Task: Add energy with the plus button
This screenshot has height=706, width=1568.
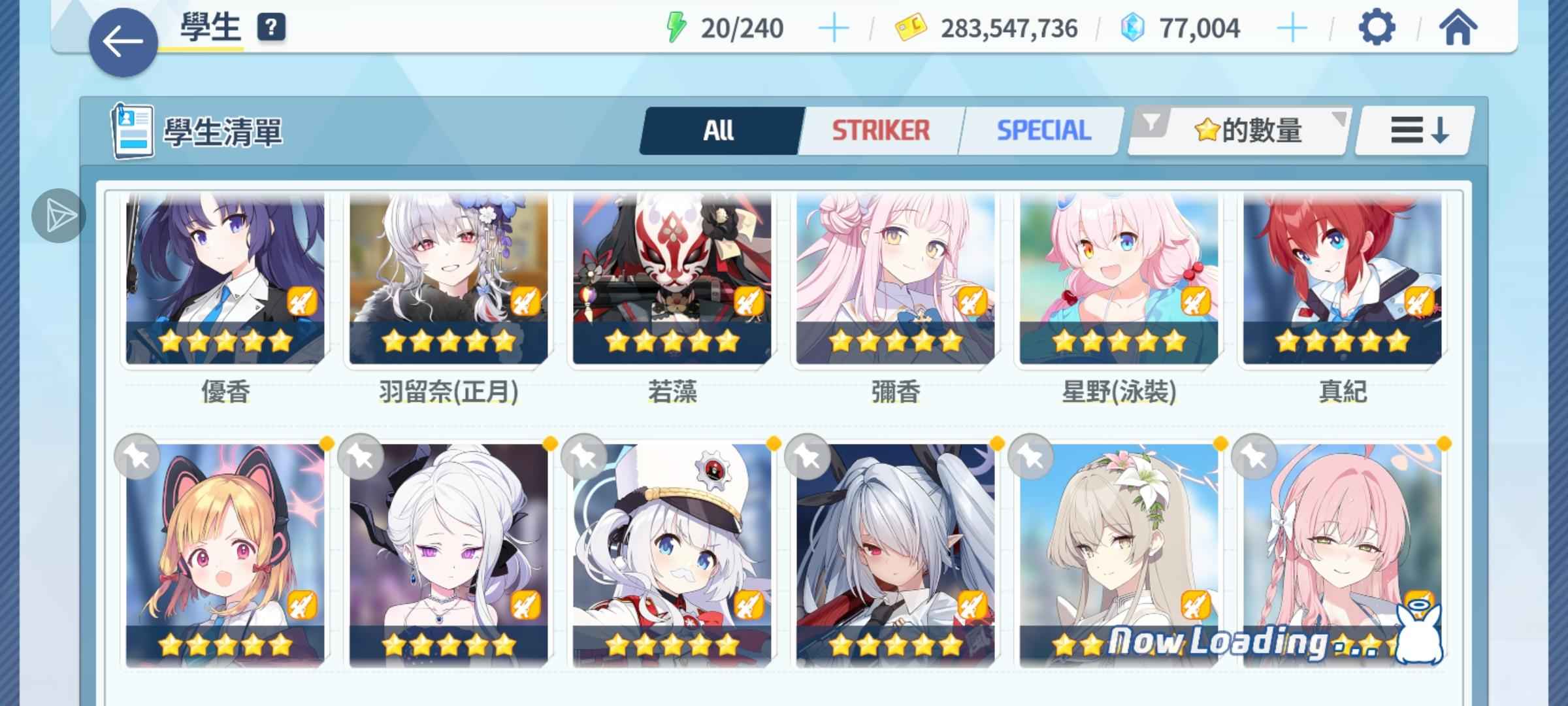Action: 834,29
